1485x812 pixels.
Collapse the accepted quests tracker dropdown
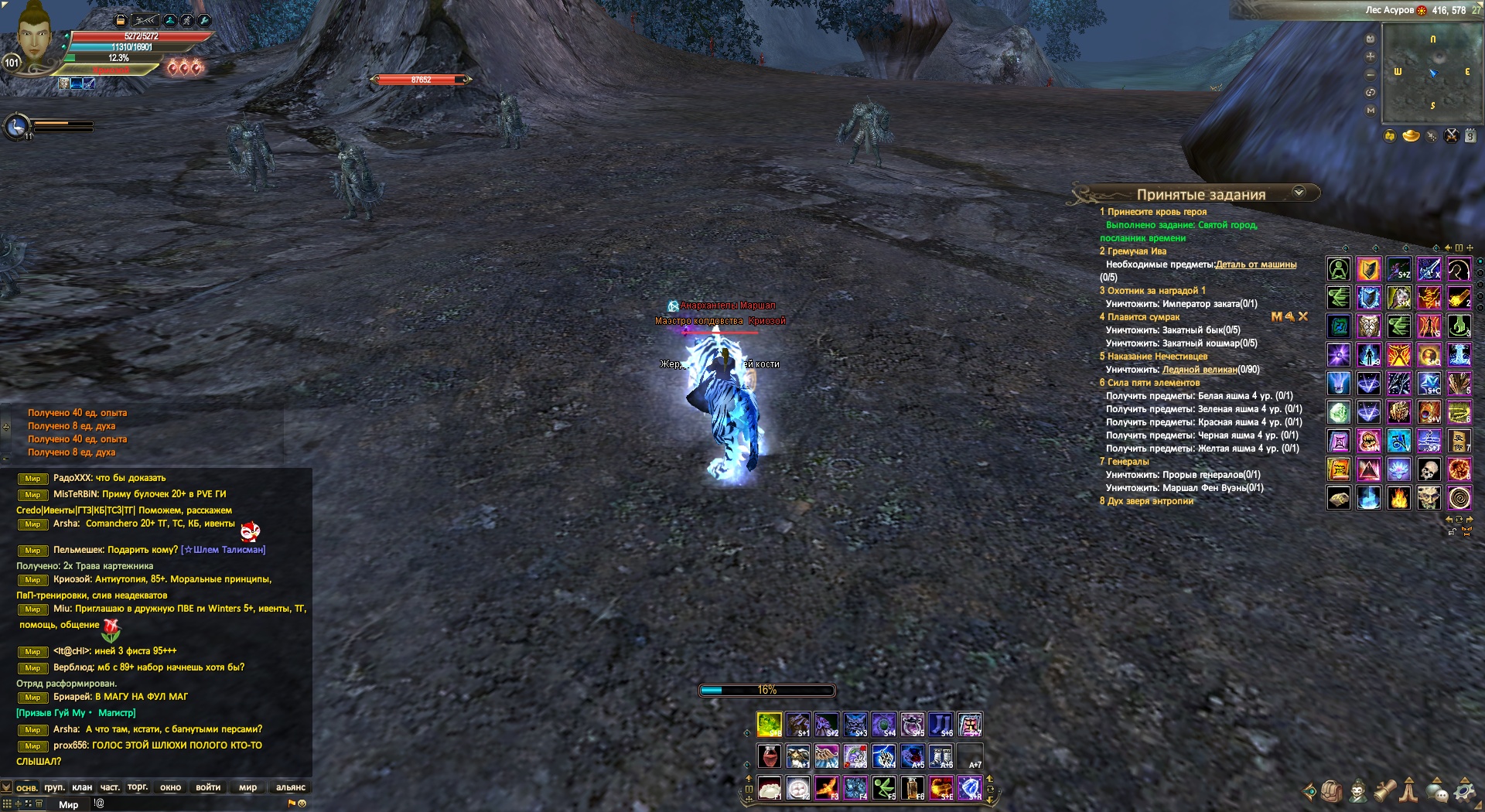point(1299,192)
